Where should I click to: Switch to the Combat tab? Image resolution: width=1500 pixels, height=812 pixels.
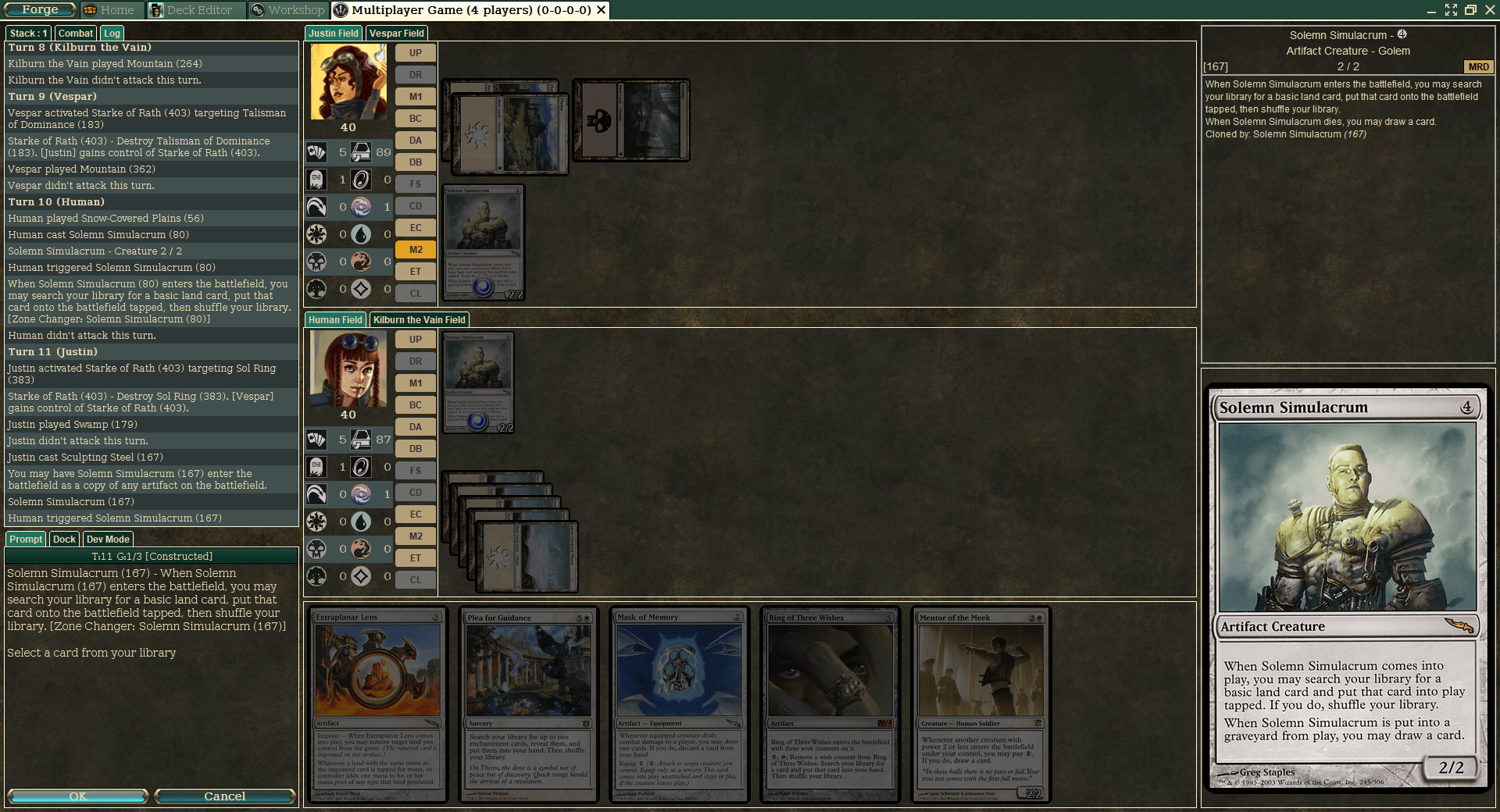click(75, 34)
